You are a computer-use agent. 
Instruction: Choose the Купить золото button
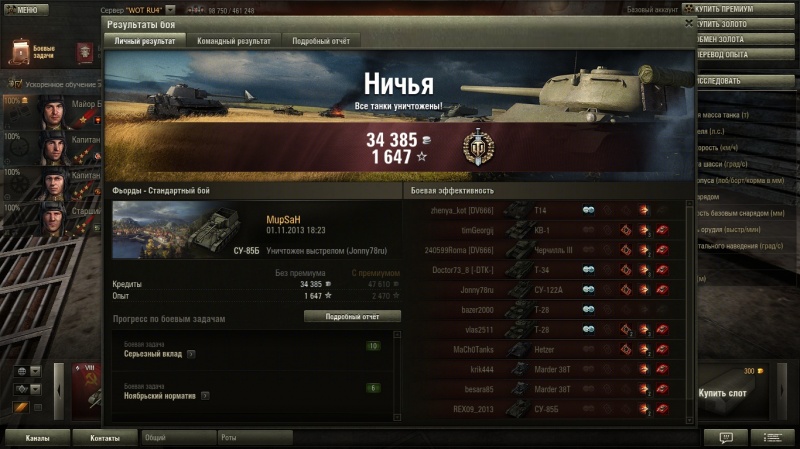click(744, 24)
